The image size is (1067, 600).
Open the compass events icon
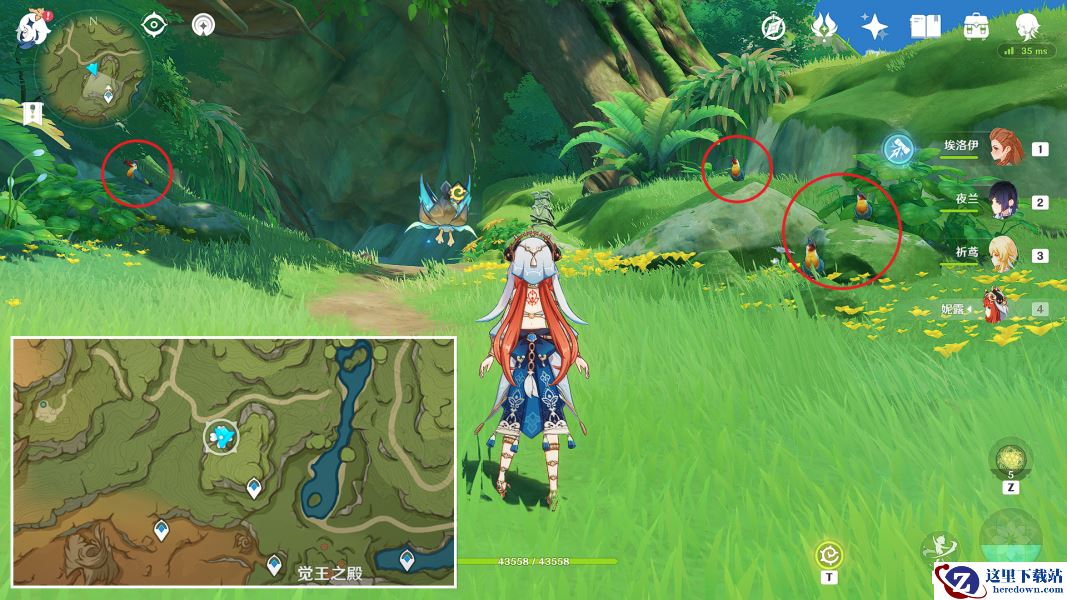click(x=772, y=27)
